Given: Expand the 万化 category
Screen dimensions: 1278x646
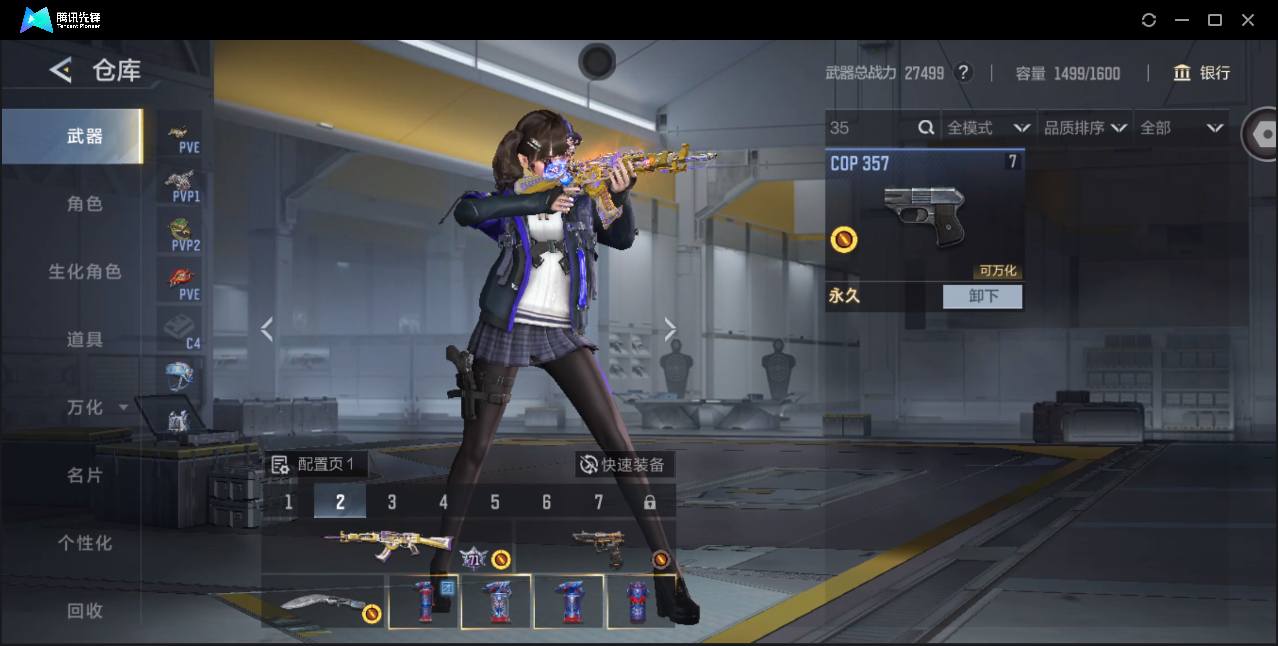Looking at the screenshot, I should [x=96, y=408].
